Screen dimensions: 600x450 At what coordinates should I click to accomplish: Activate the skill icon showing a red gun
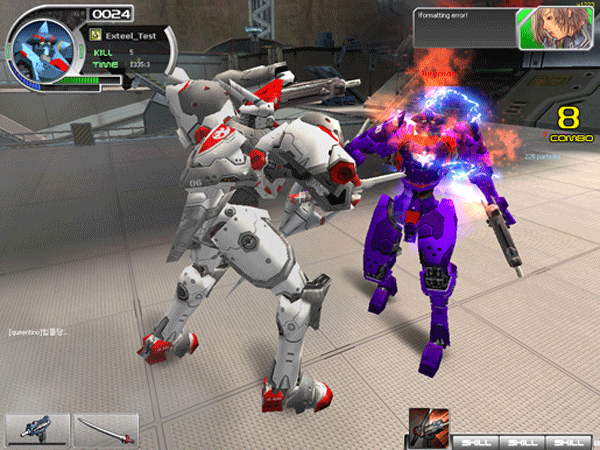(430, 426)
